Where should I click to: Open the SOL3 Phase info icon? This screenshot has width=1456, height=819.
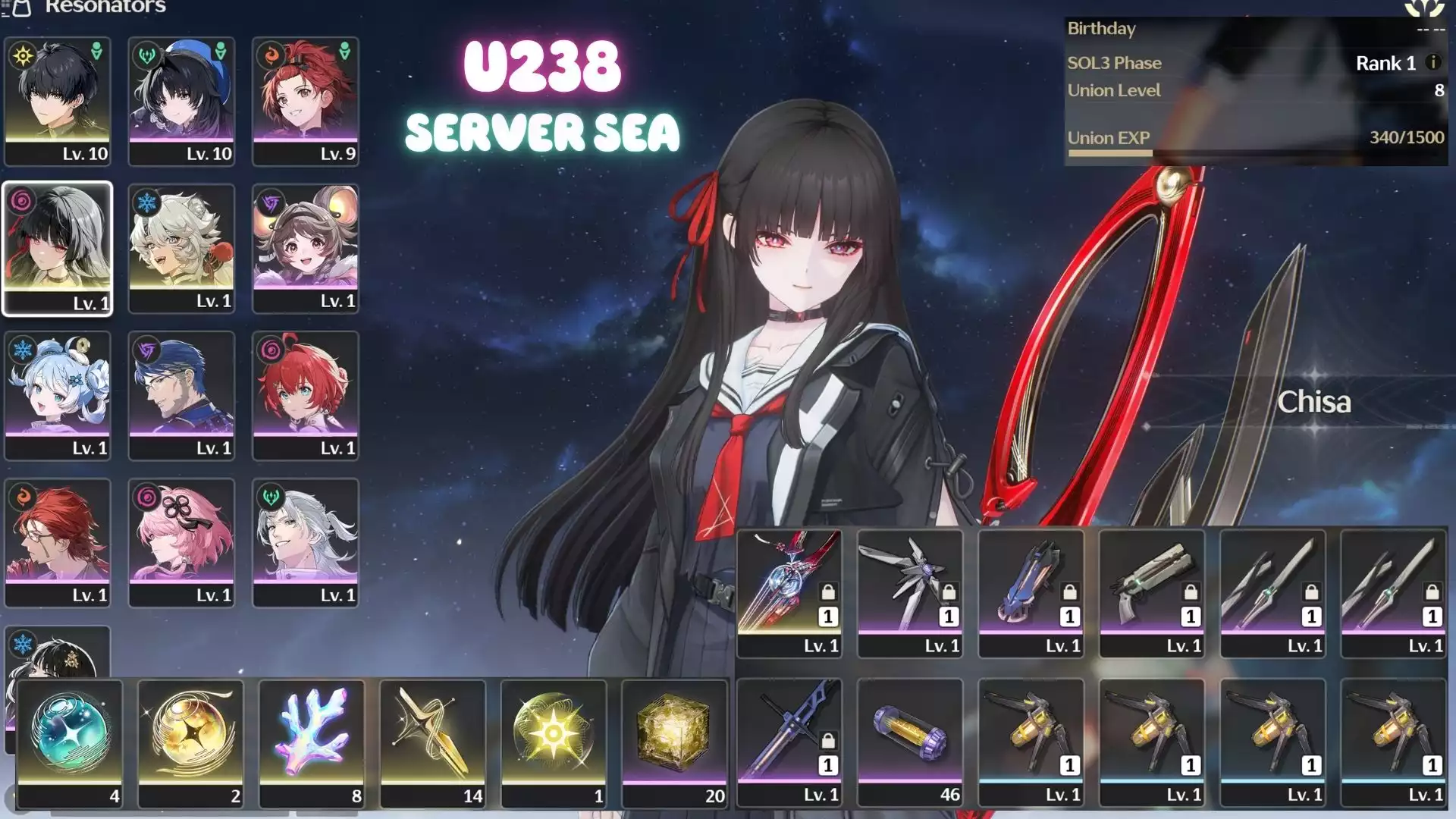coord(1432,63)
